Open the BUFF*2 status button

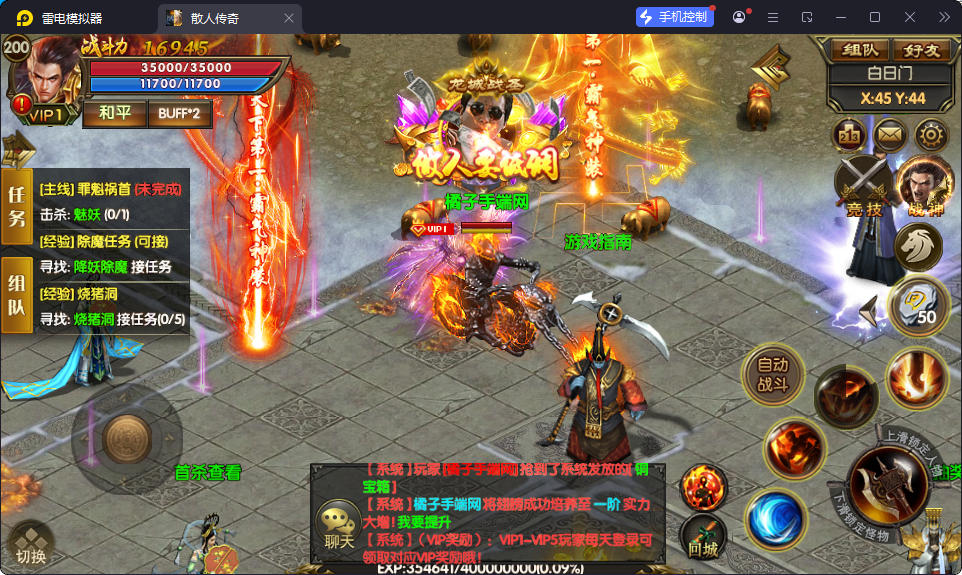(180, 113)
